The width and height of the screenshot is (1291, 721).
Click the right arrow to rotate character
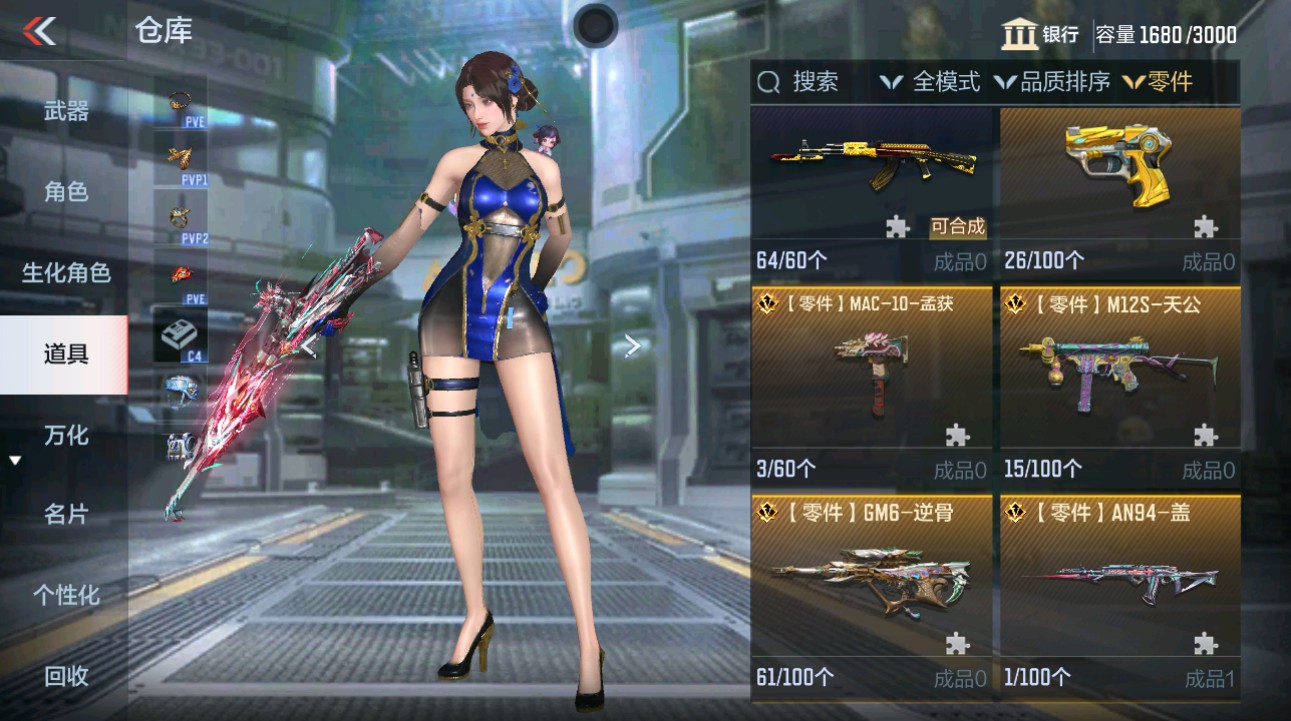tap(632, 344)
